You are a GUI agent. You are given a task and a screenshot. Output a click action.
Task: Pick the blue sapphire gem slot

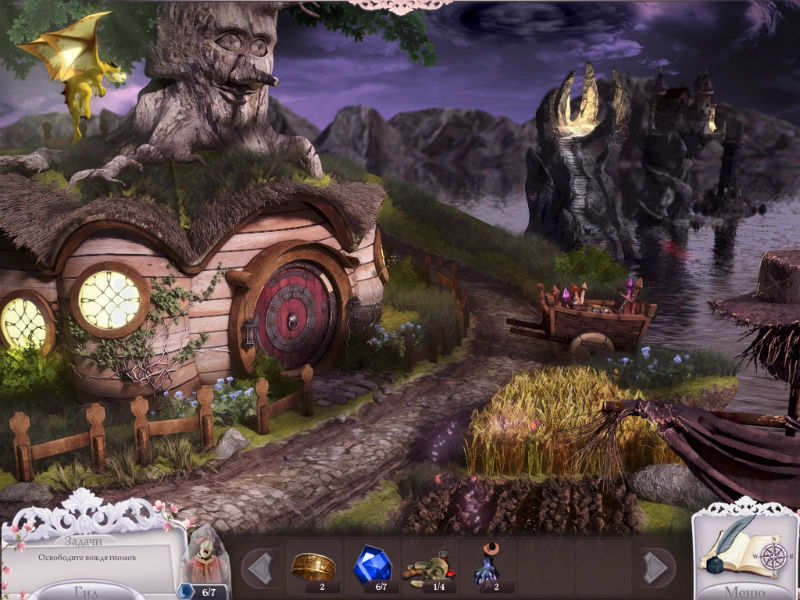pos(372,565)
